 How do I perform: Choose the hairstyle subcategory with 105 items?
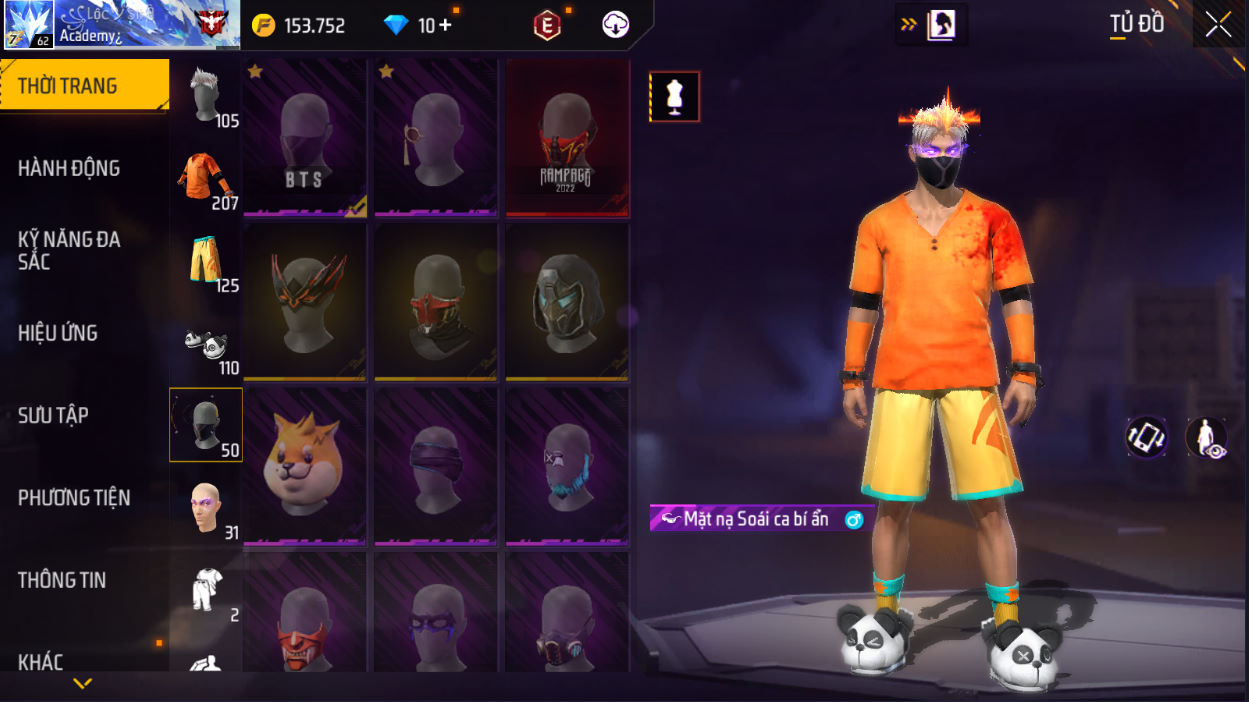pyautogui.click(x=206, y=97)
